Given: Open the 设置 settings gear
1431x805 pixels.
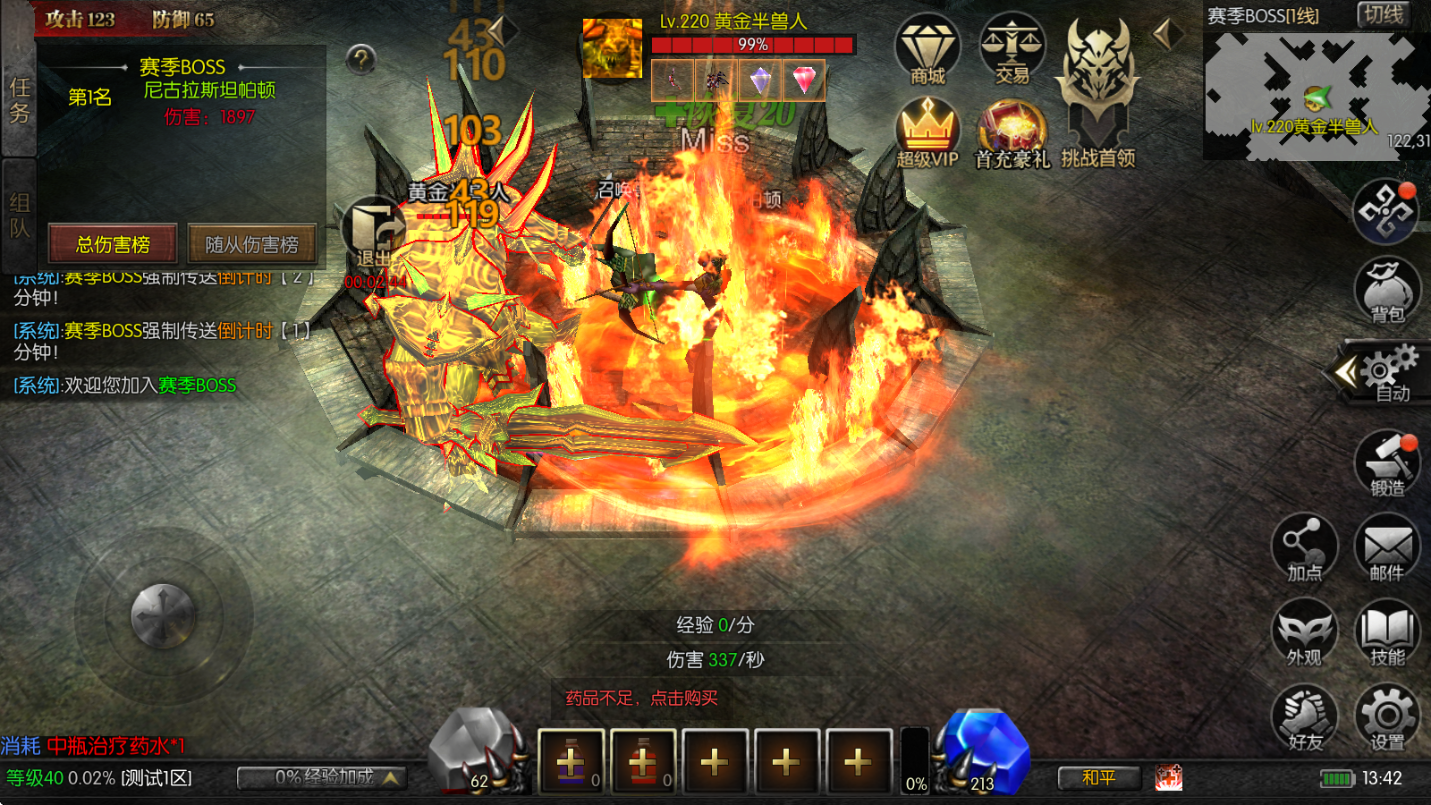Looking at the screenshot, I should tap(1387, 716).
